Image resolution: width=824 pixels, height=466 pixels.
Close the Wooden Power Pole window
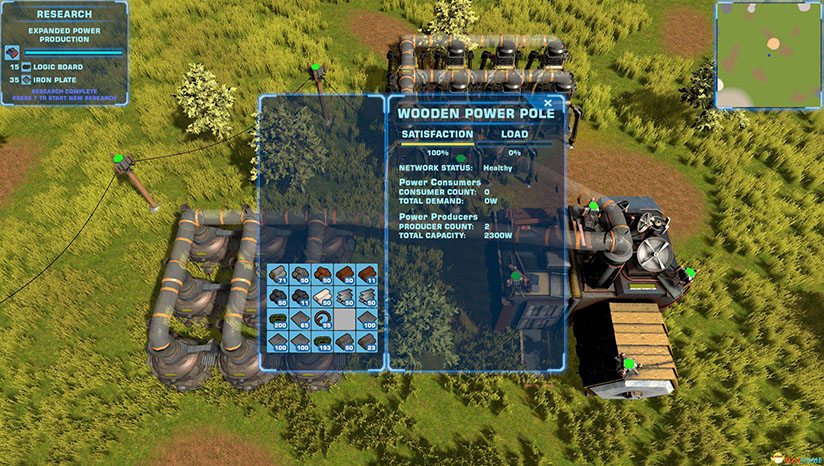point(548,102)
